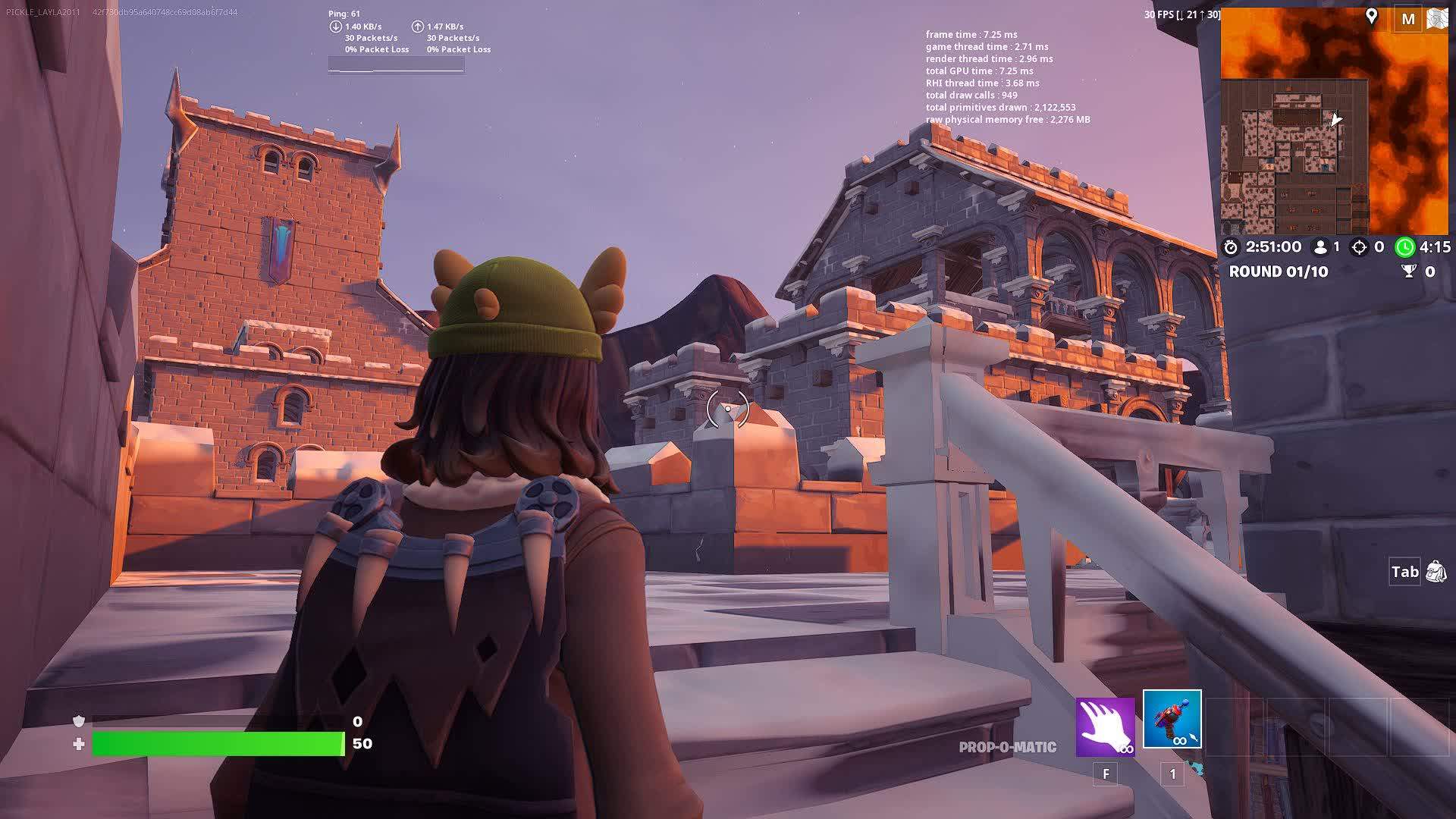Click the player count person icon
This screenshot has width=1456, height=819.
(1319, 247)
